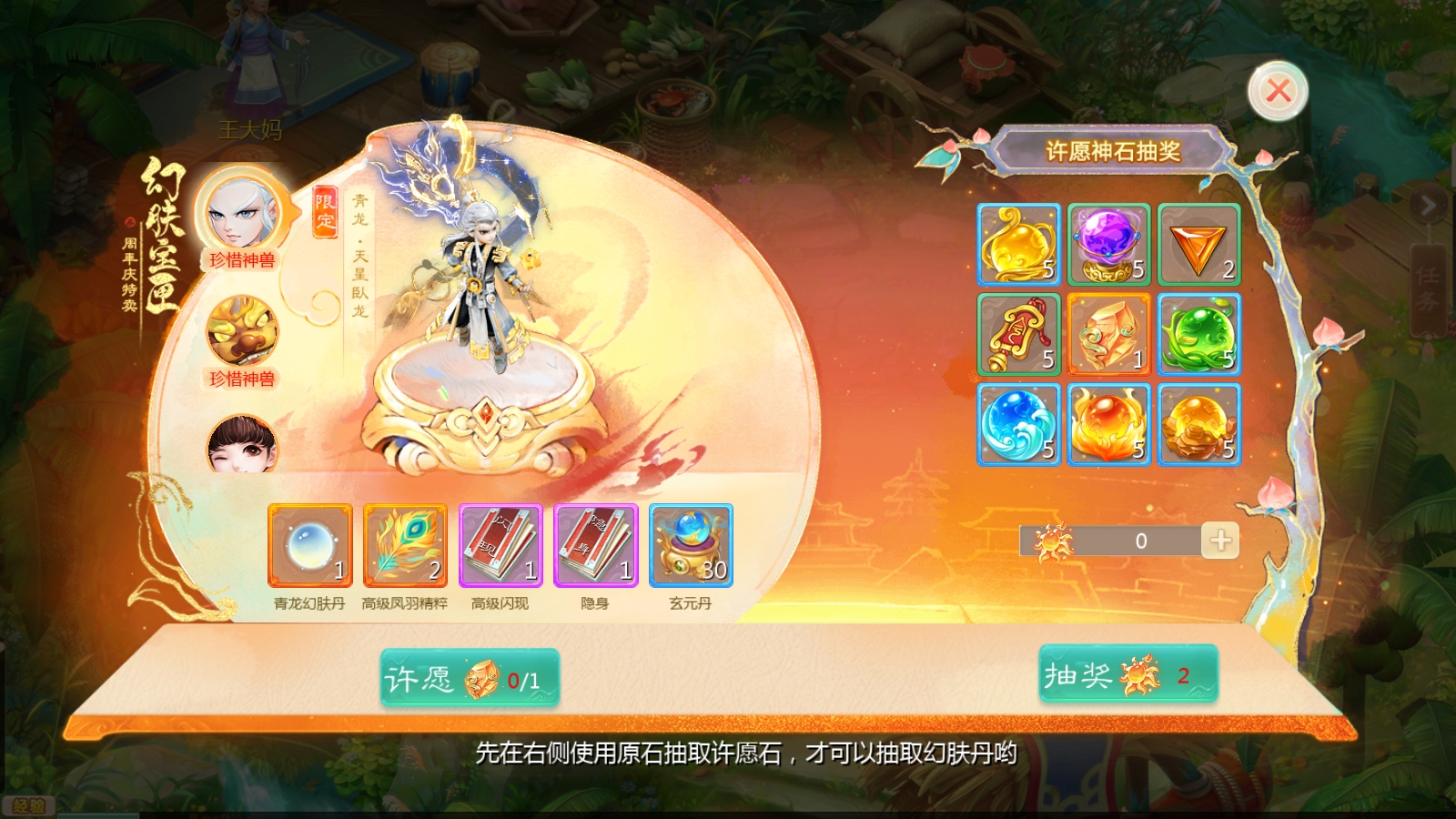
Task: Click the red talisman wish stone icon
Action: [1018, 335]
